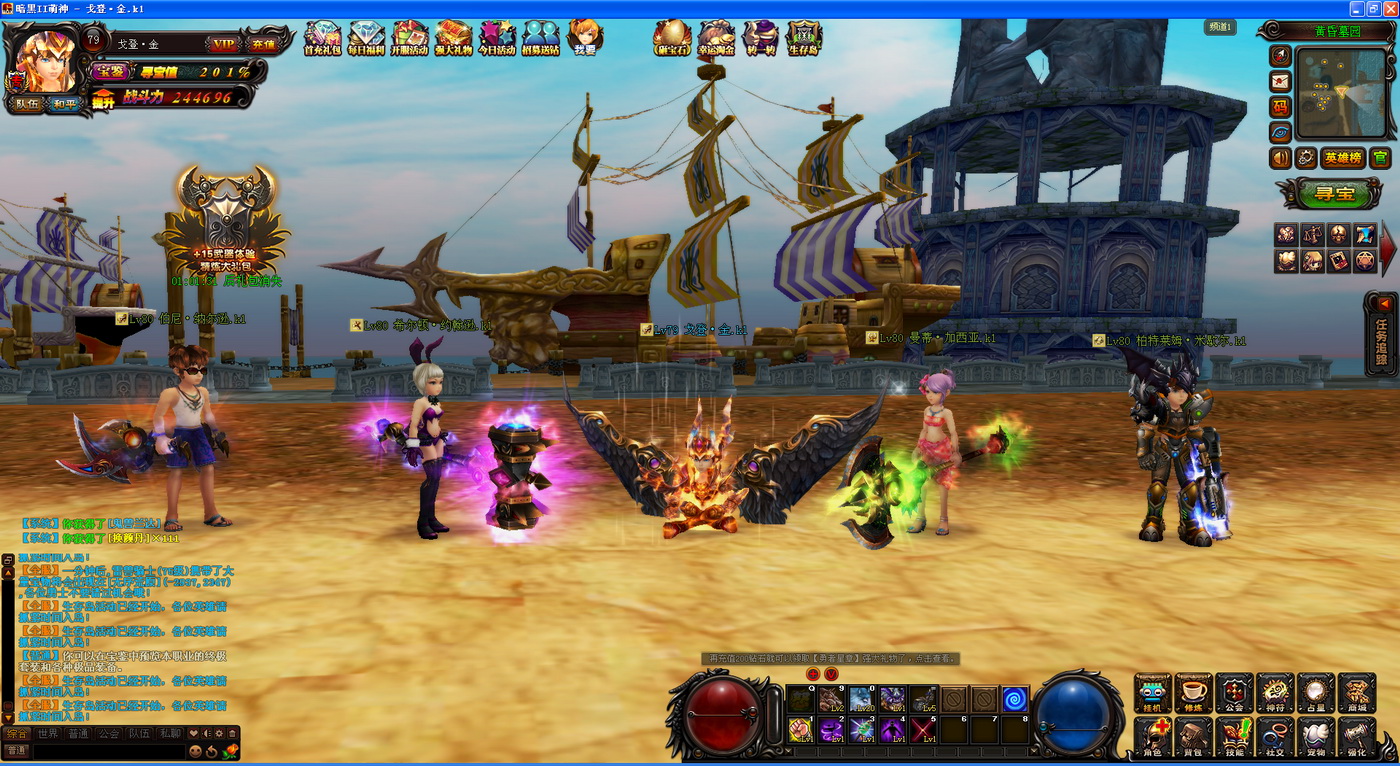Open the 宠物 pet menu
Viewport: 1400px width, 766px height.
click(x=1316, y=737)
